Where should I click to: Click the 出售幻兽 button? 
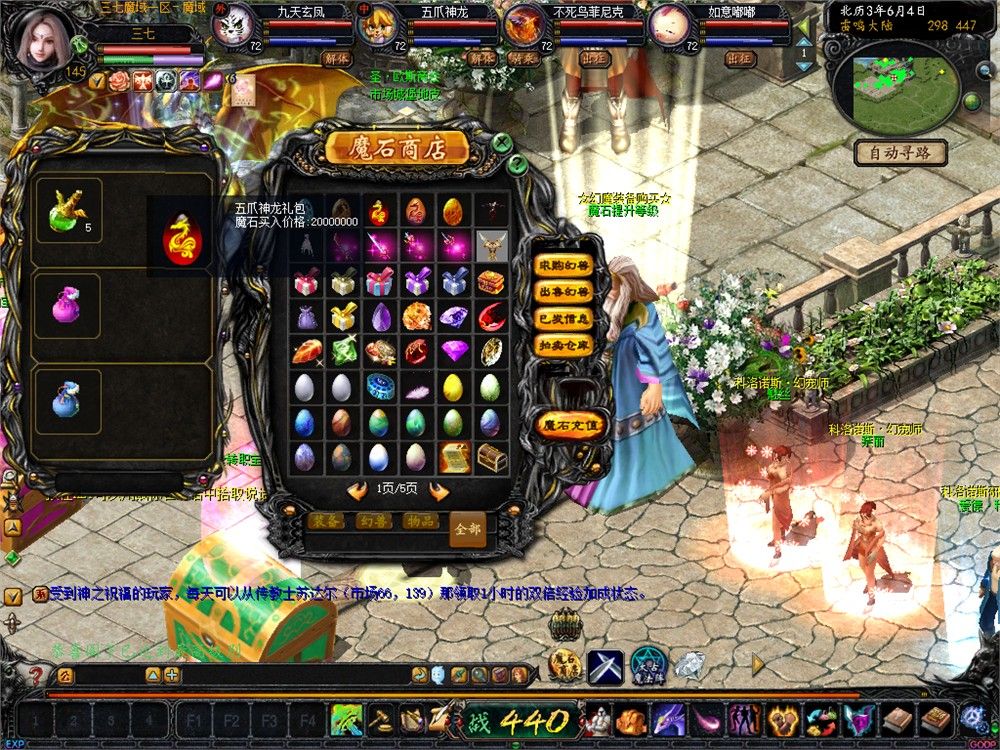coord(563,293)
